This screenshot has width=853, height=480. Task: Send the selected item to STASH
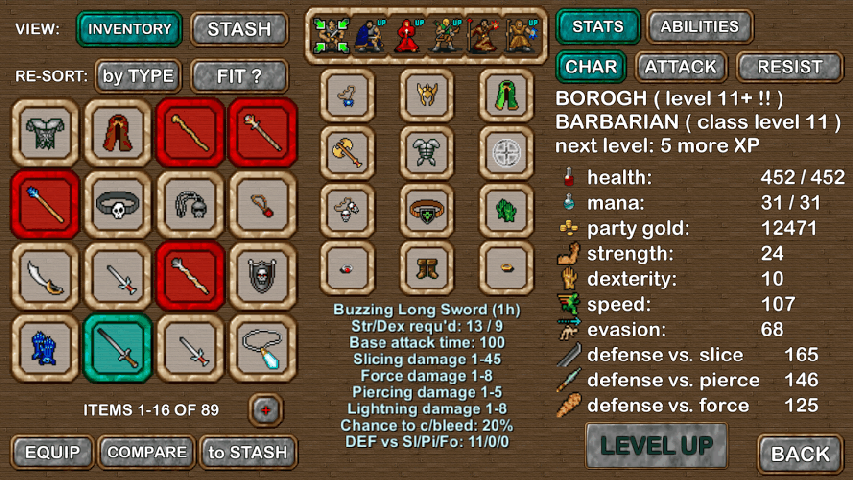point(247,452)
